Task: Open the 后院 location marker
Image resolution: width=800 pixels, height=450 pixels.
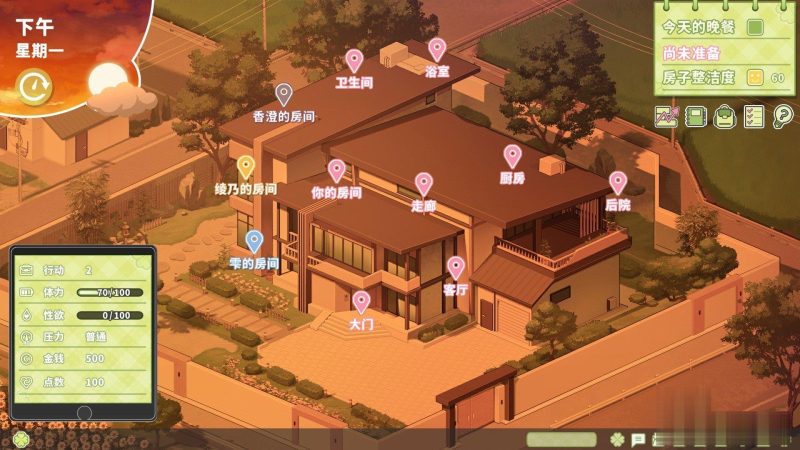Action: coord(618,183)
